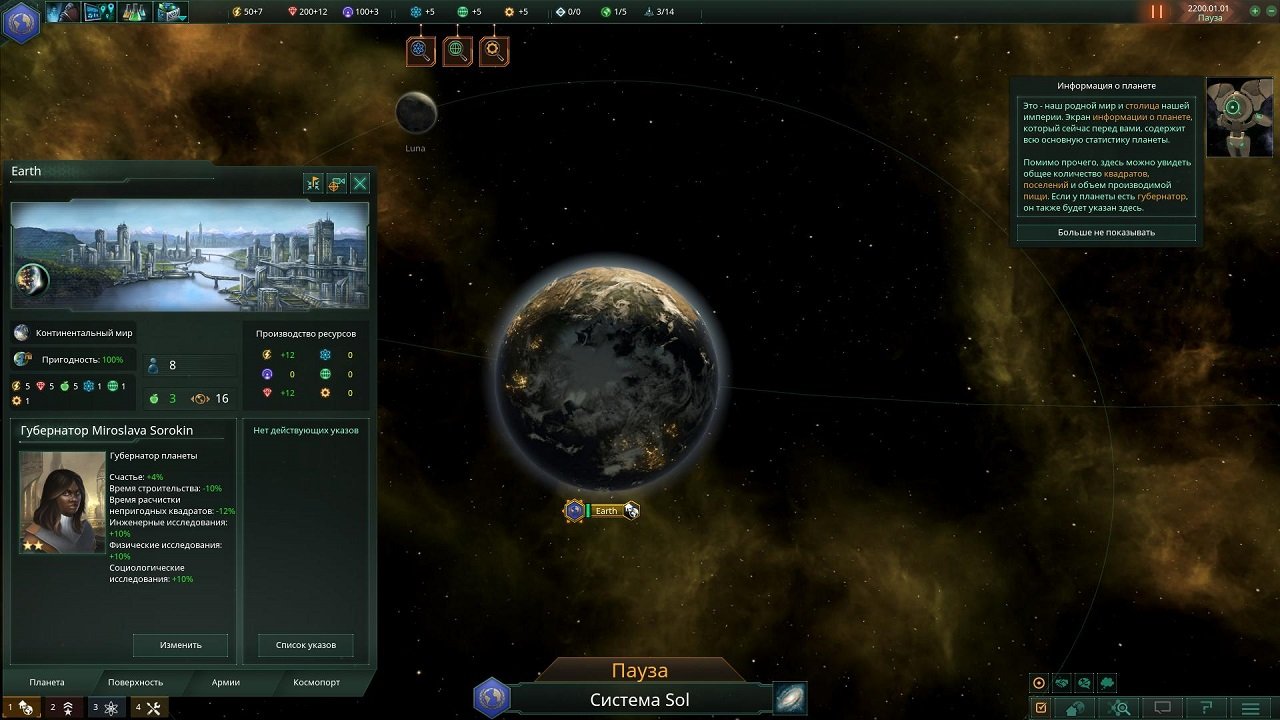Click the pause button next to the date
1280x720 pixels.
coord(1155,12)
